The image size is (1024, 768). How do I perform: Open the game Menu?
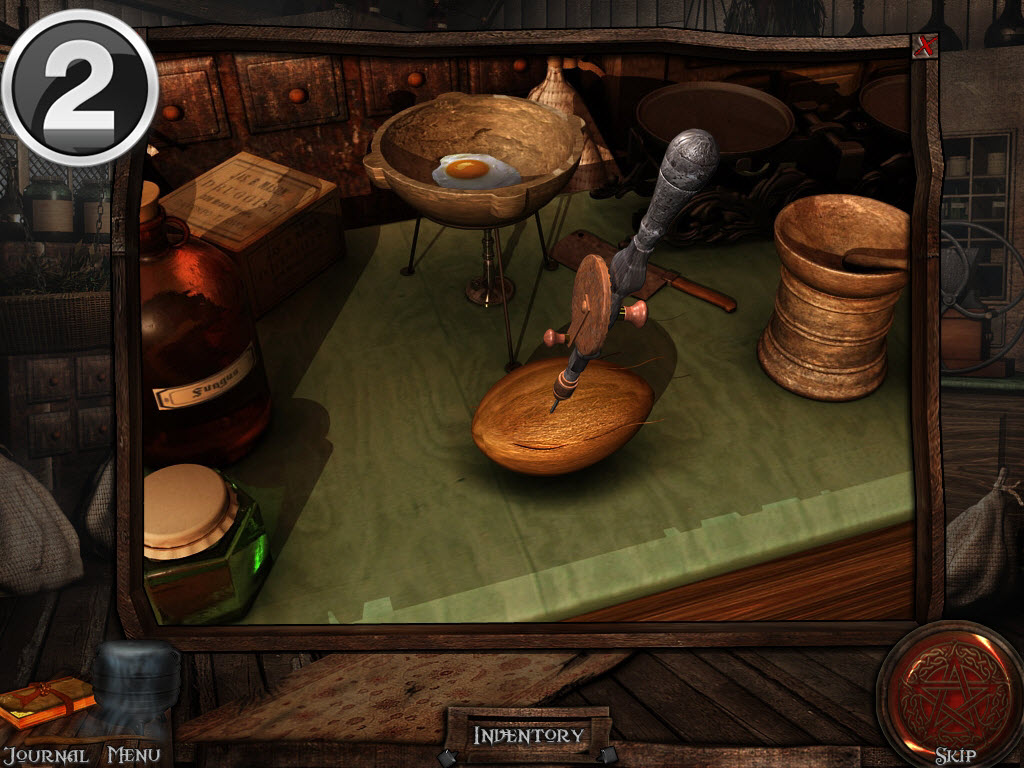[x=133, y=755]
